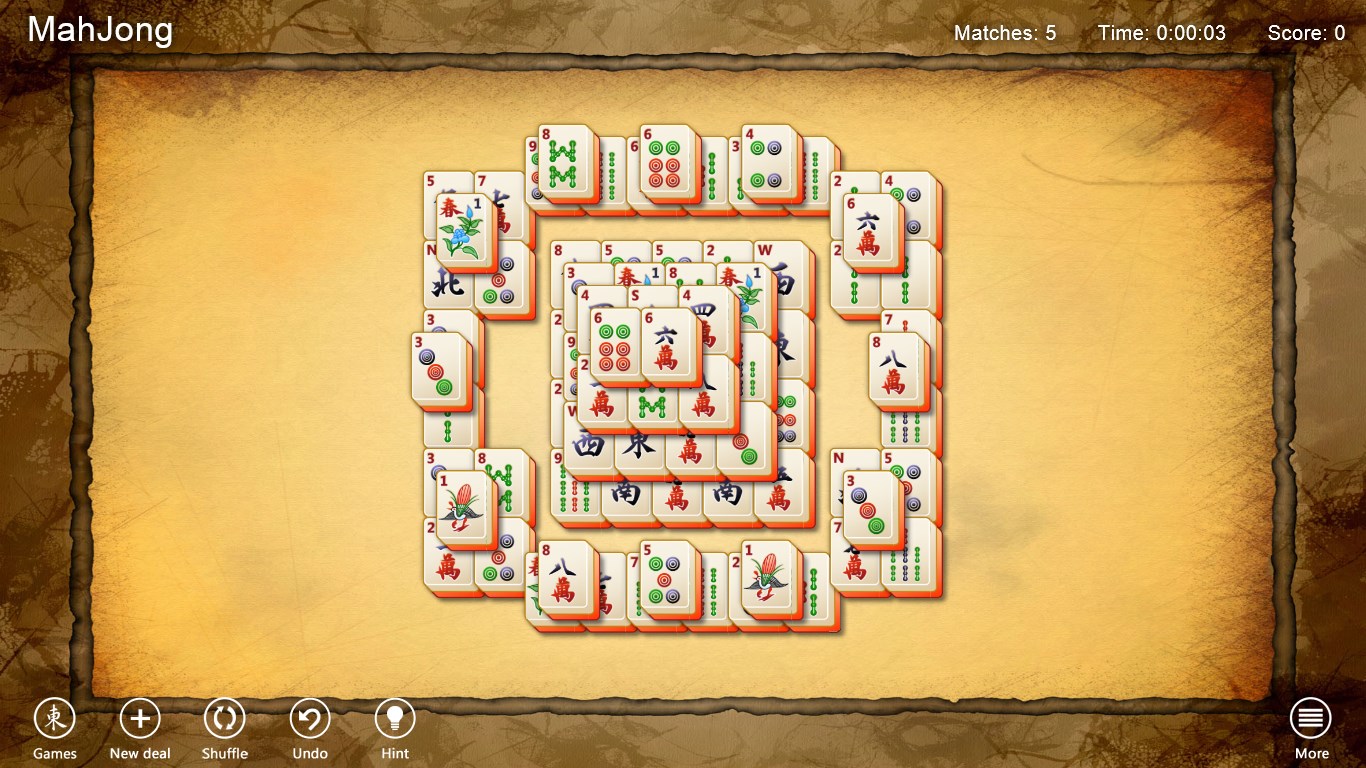Click the MahJong title in the corner
Screen dimensions: 1366x768
[98, 30]
